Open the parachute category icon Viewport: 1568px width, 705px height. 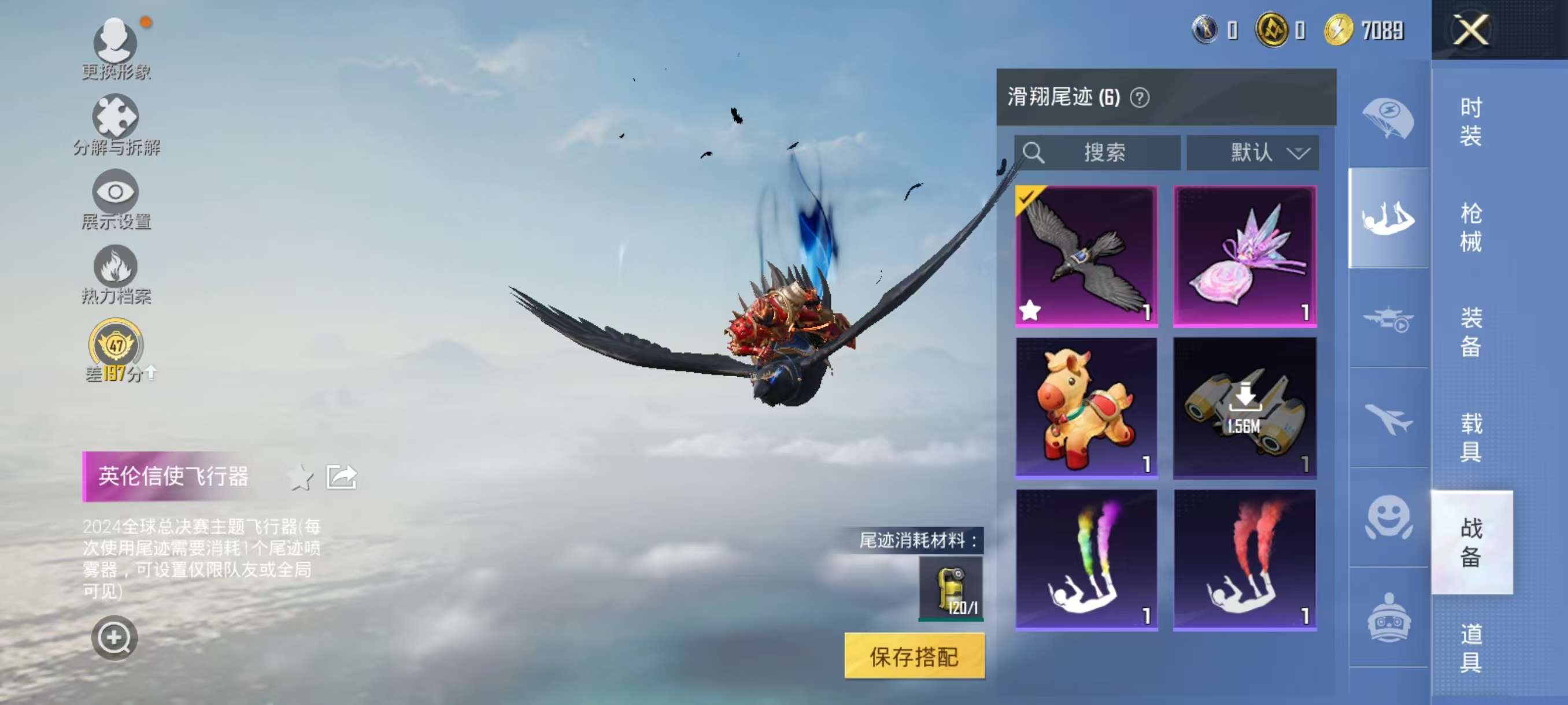1388,118
